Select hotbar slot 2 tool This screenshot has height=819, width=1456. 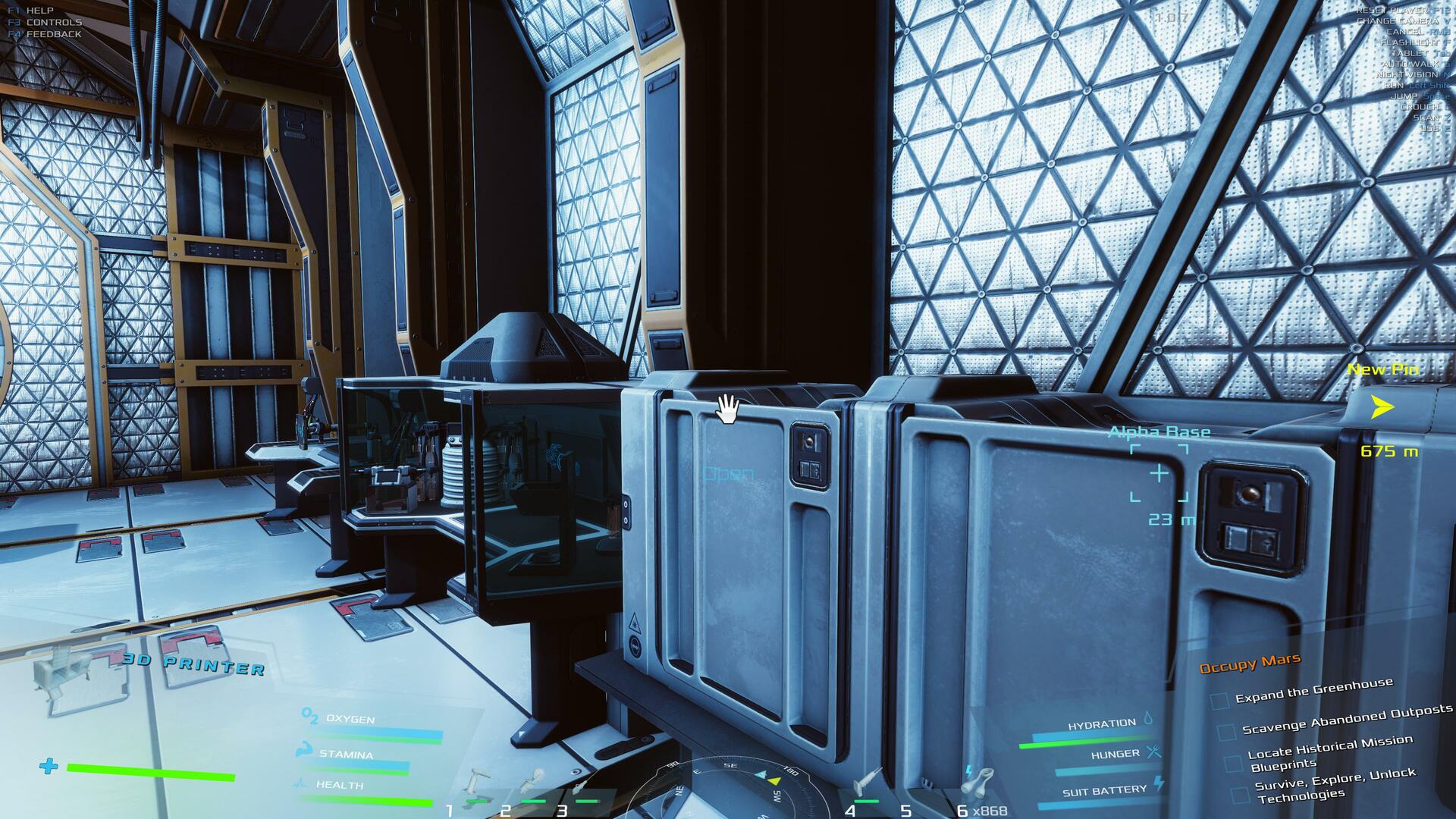[532, 783]
